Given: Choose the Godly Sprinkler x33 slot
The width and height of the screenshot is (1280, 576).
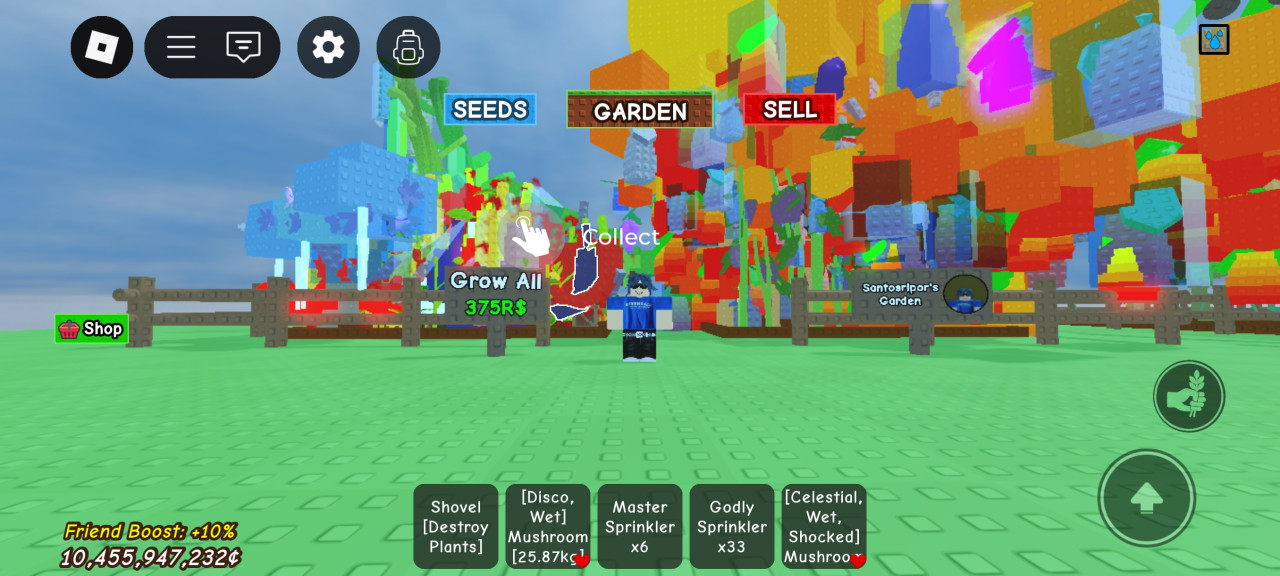Looking at the screenshot, I should pyautogui.click(x=732, y=526).
